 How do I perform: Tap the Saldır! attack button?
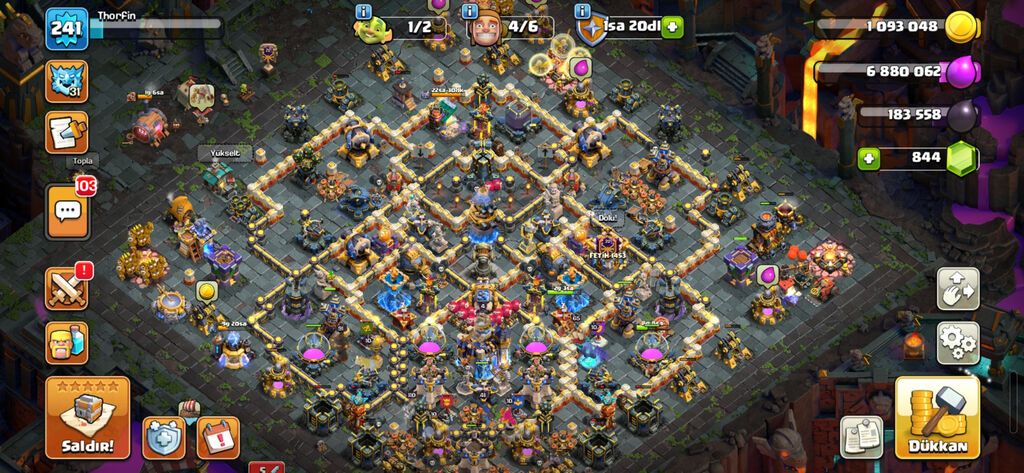[87, 419]
